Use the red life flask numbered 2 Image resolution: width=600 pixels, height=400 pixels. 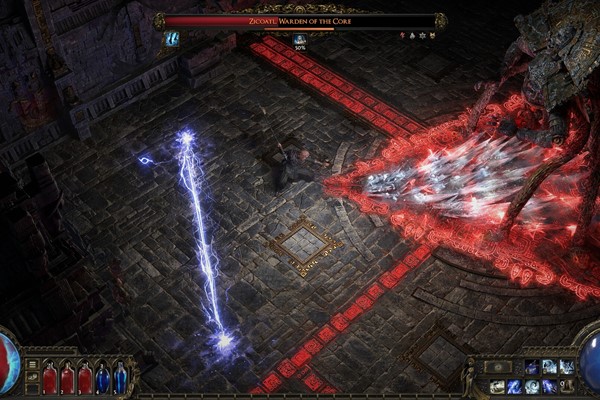(67, 379)
